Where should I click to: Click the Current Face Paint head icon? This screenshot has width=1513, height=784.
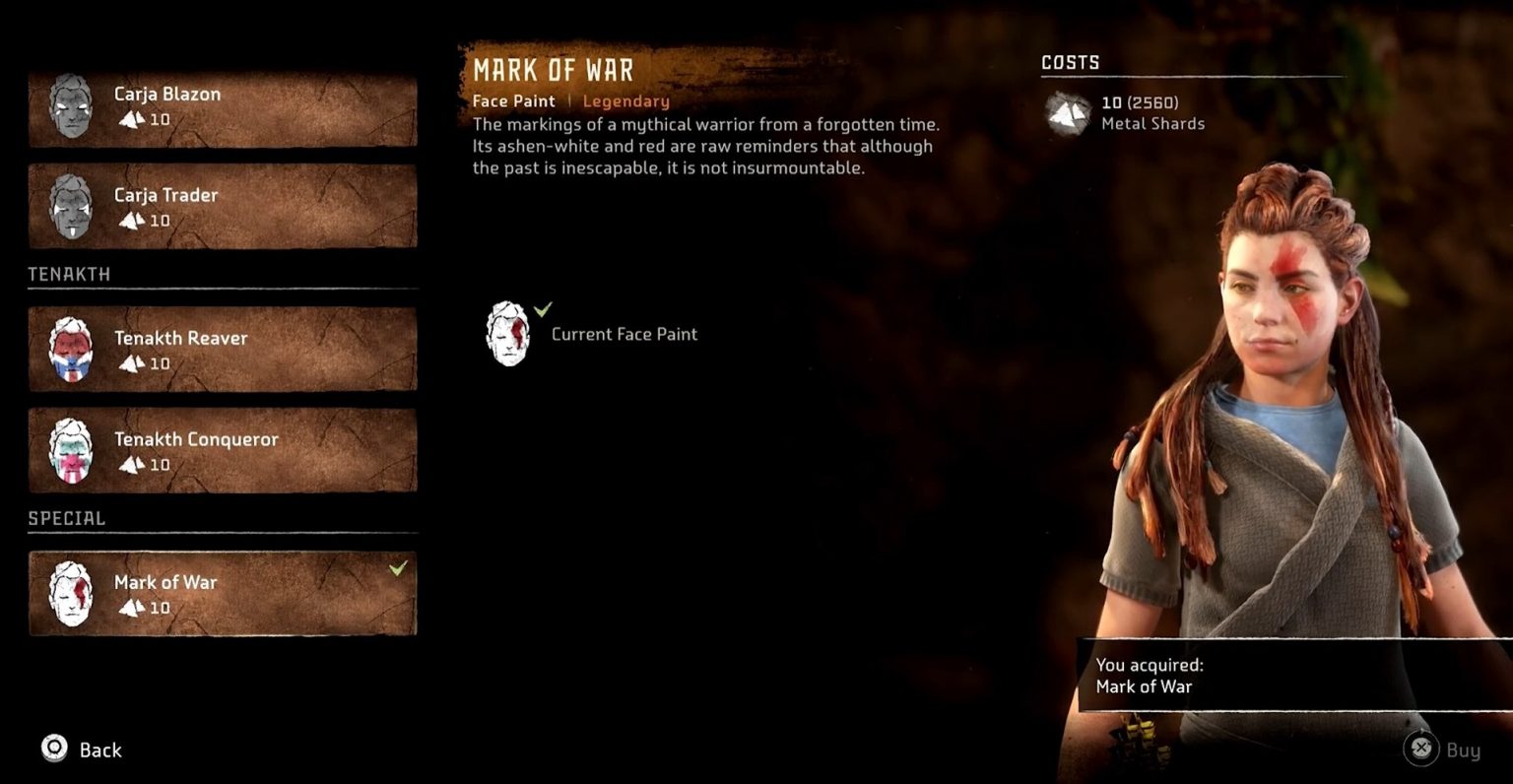[x=507, y=333]
